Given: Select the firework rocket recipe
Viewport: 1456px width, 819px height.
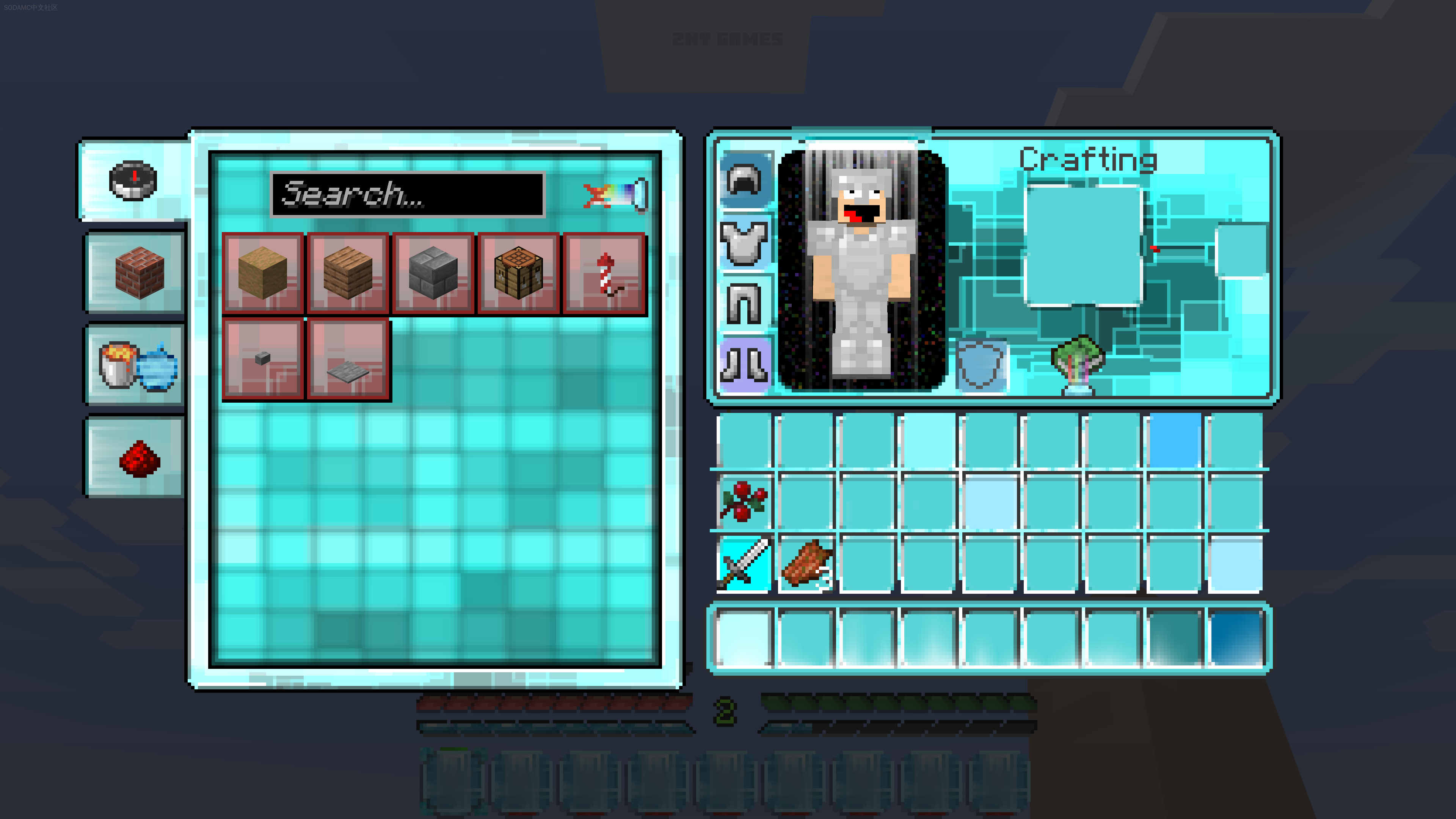Looking at the screenshot, I should point(605,273).
